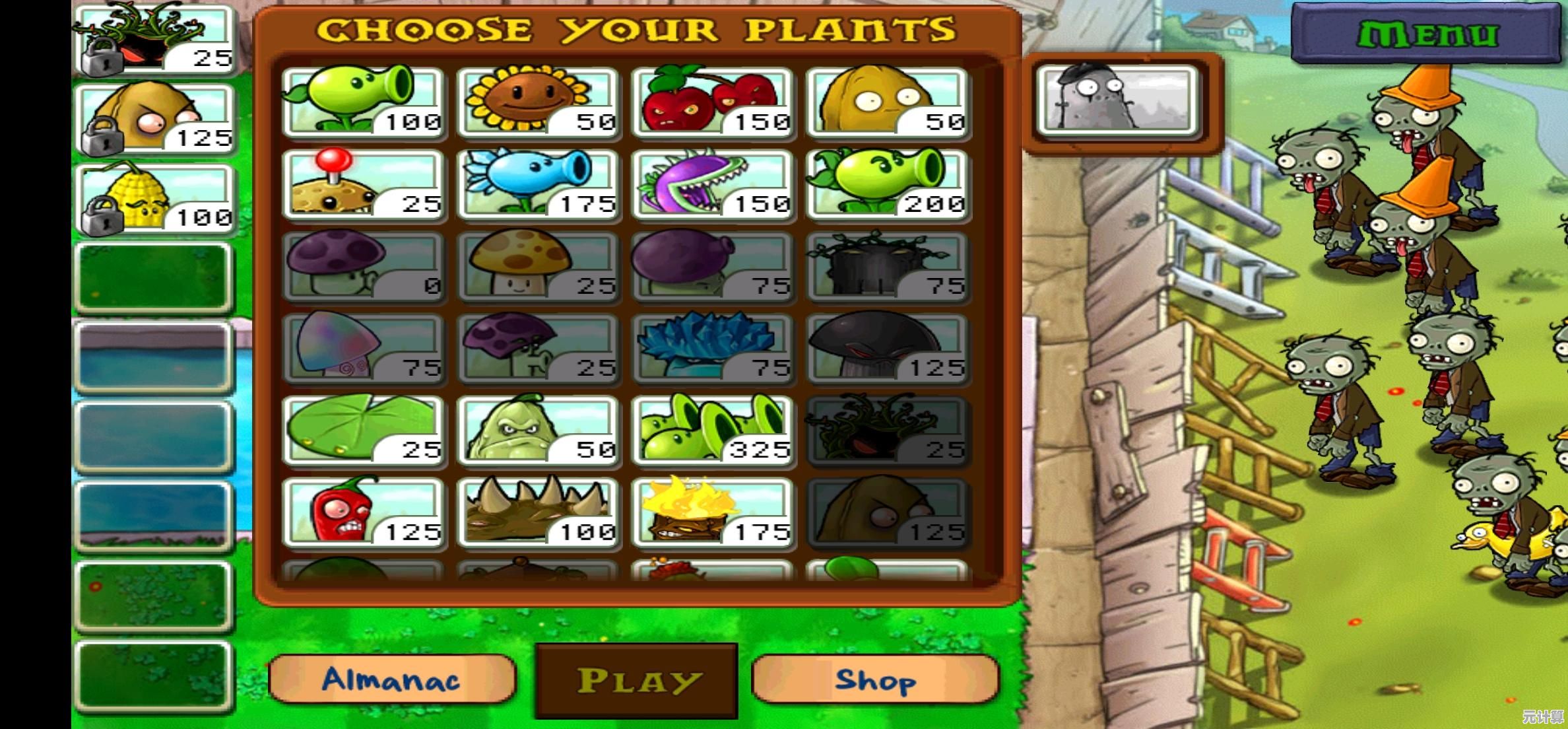Choose the Squash seed packet

click(x=538, y=431)
